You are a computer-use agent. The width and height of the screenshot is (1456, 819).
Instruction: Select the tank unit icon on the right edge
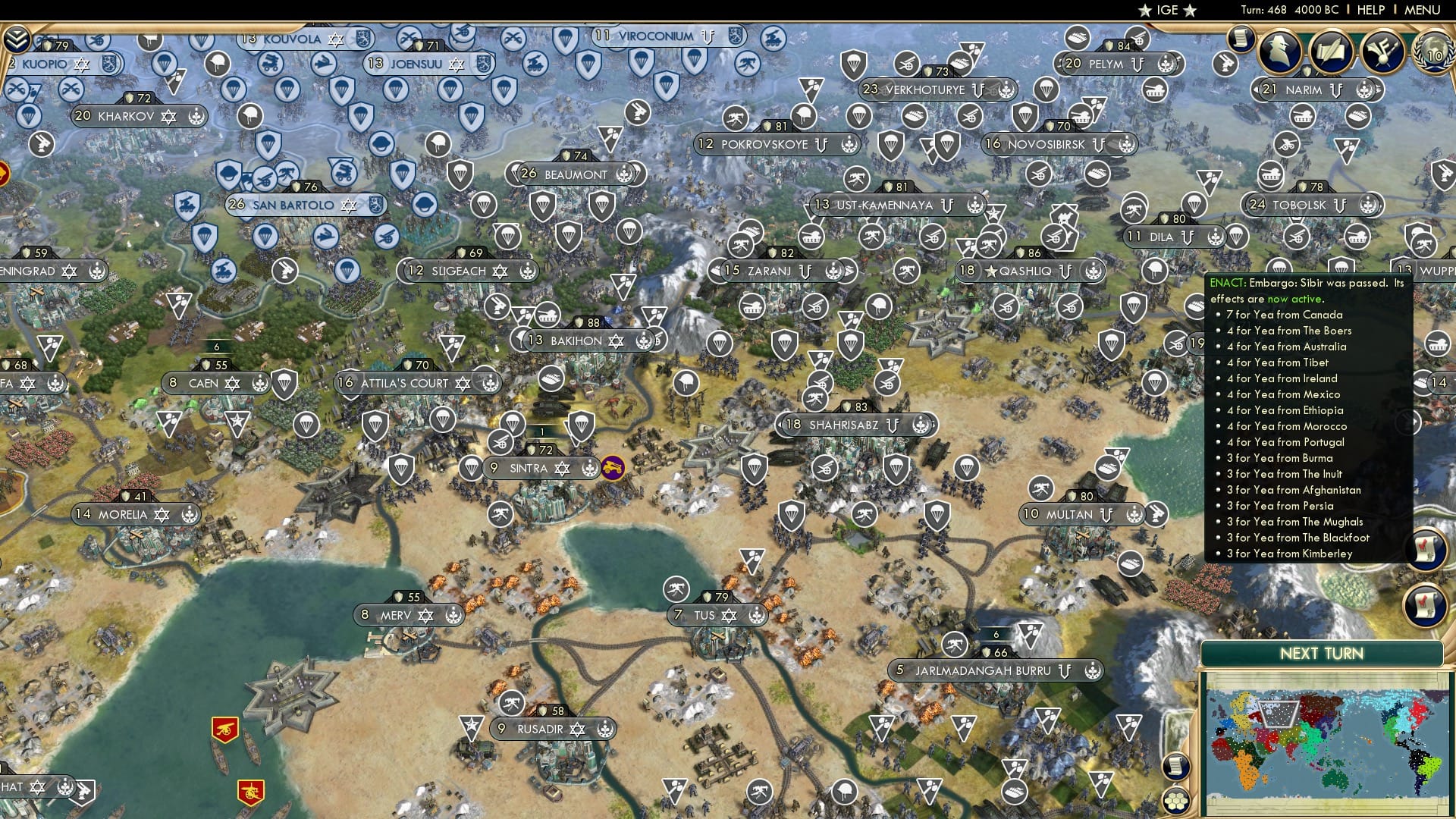(1438, 342)
